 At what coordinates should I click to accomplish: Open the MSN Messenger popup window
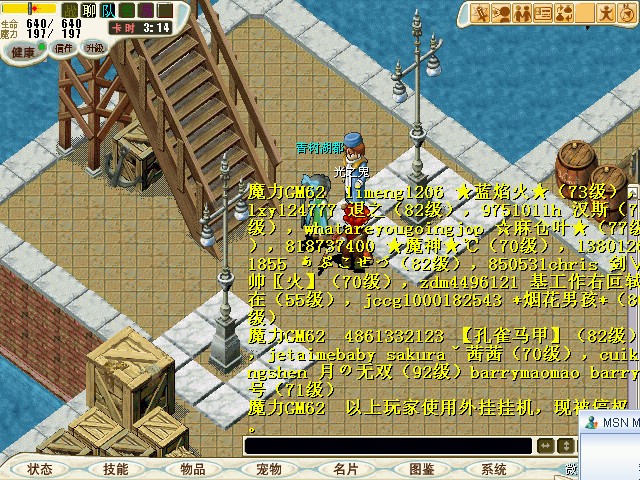[x=612, y=423]
